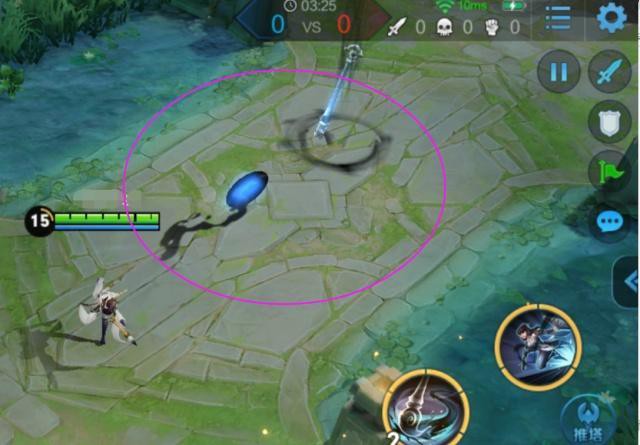This screenshot has height=445, width=640.
Task: Expand the collapsed side panel arrow
Action: [629, 277]
